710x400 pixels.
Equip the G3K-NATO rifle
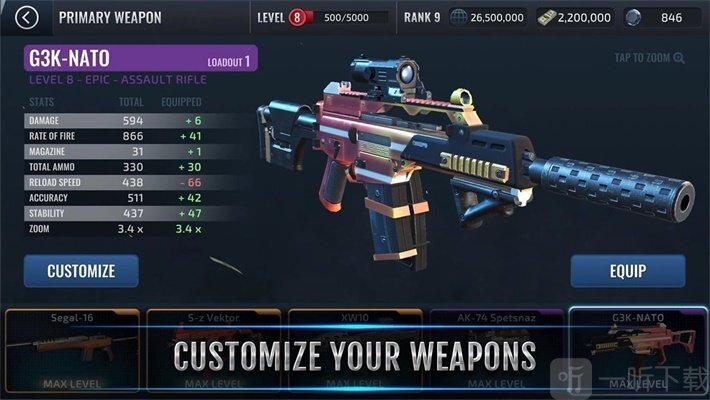(627, 271)
